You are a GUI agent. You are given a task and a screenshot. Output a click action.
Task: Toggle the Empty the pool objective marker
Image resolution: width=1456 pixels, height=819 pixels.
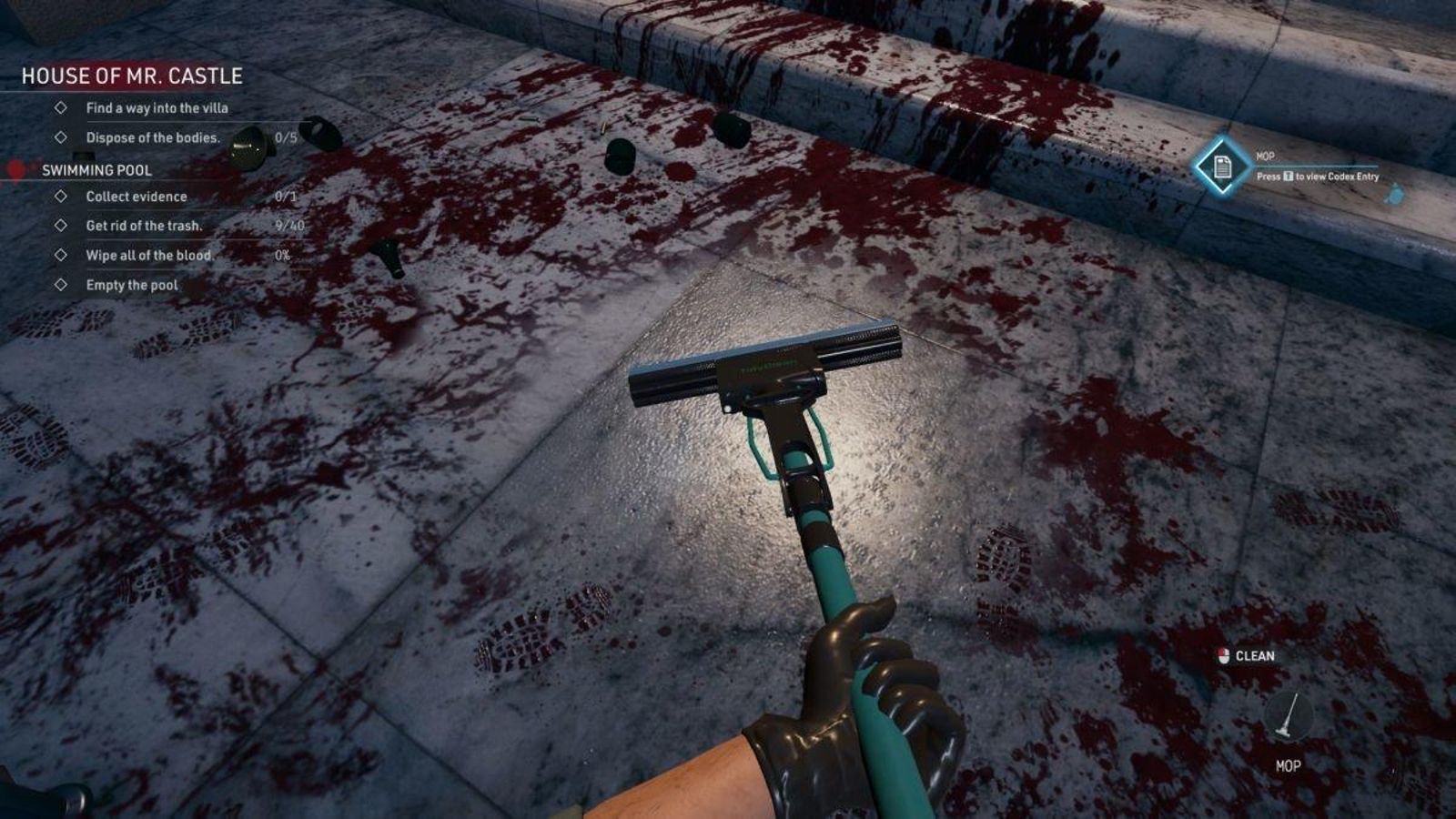click(x=62, y=284)
